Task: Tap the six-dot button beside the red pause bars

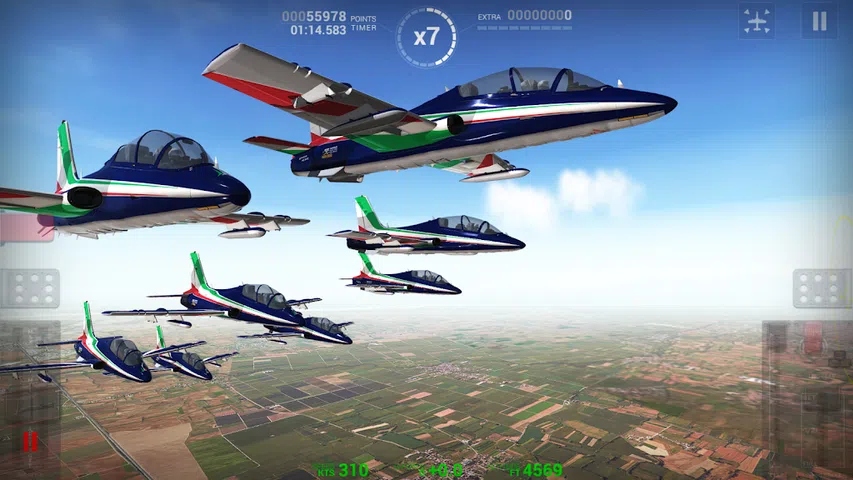Action: coord(30,288)
